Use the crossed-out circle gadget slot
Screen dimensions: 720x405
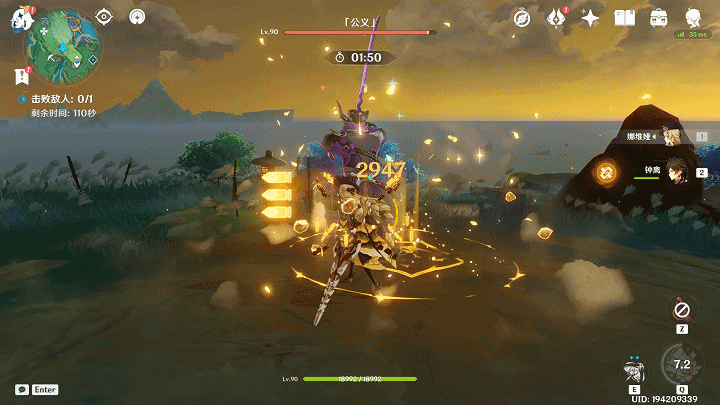point(682,310)
